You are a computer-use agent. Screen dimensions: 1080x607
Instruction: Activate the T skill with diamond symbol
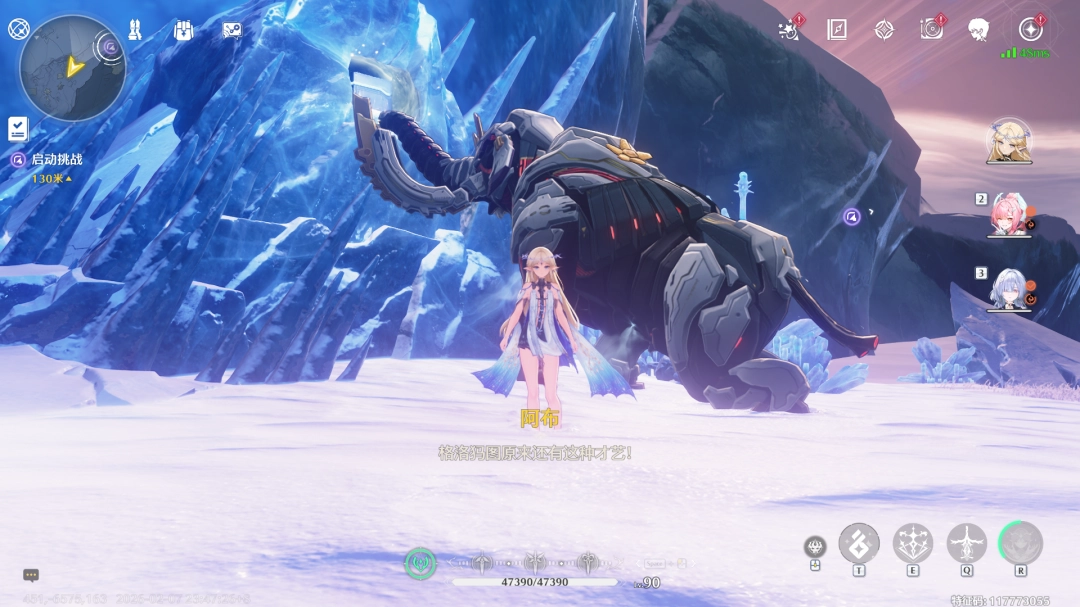(859, 543)
